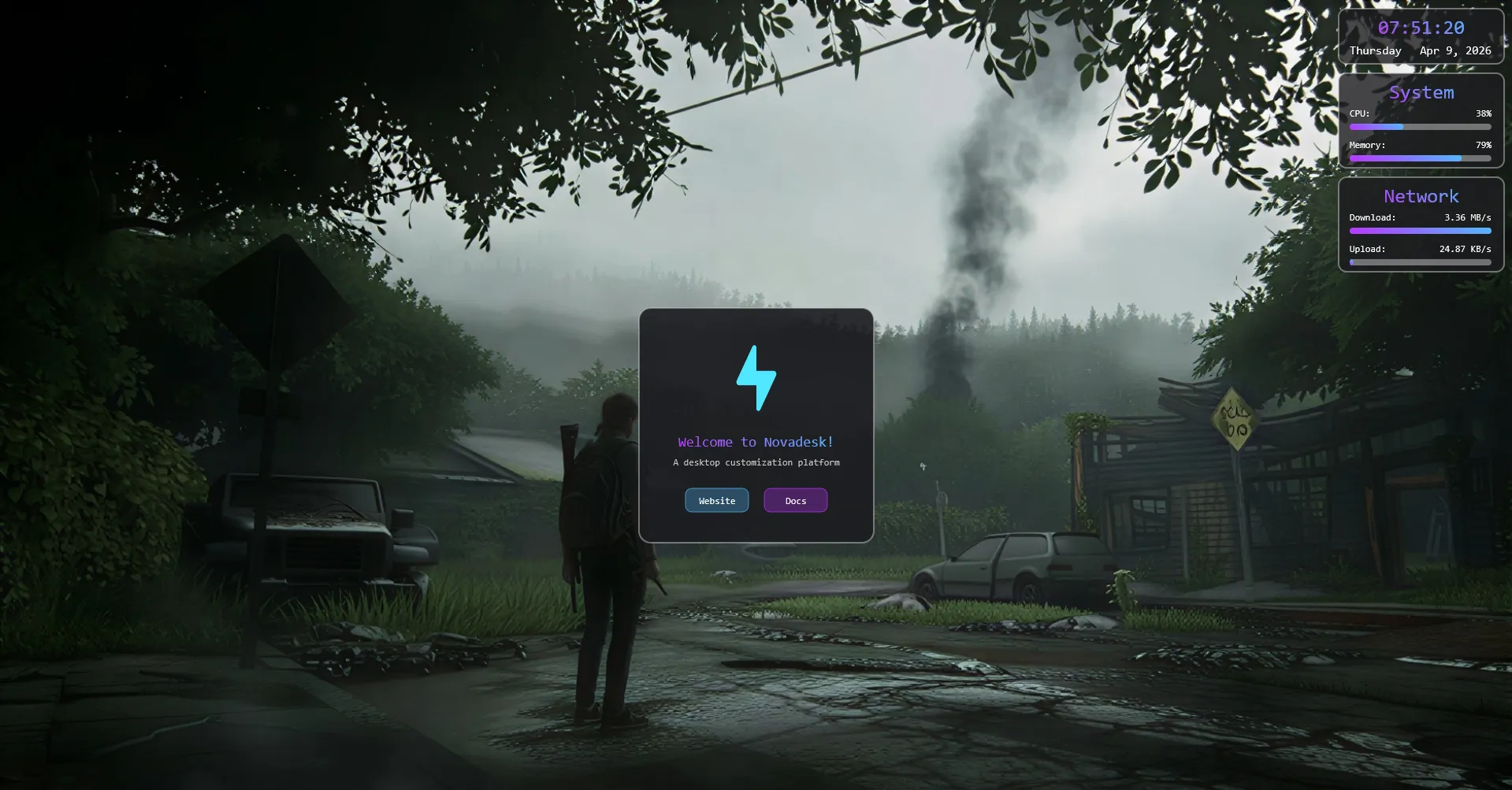Open the System widget header
Viewport: 1512px width, 790px height.
(1421, 92)
